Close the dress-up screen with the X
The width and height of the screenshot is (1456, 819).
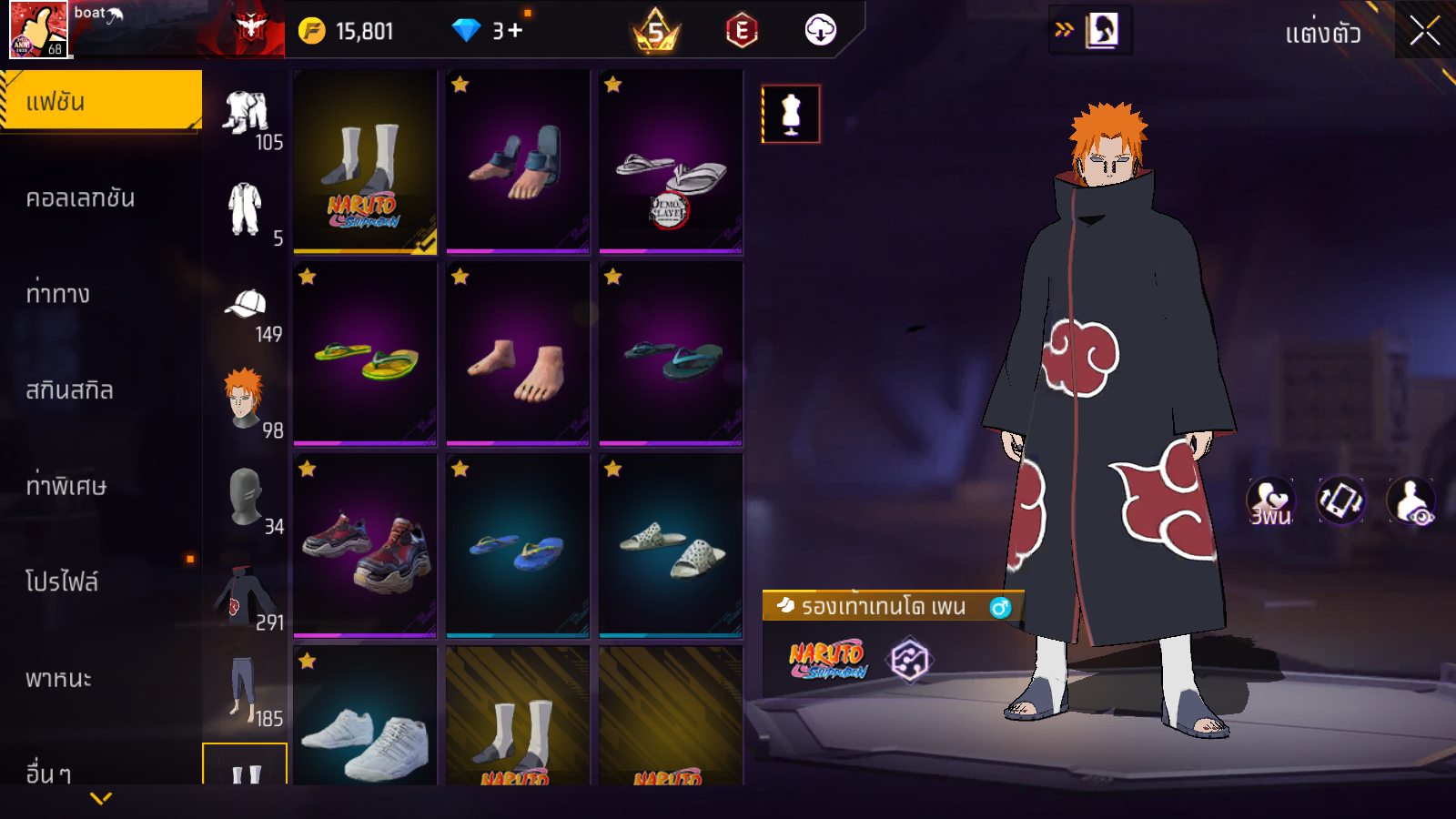click(x=1424, y=31)
